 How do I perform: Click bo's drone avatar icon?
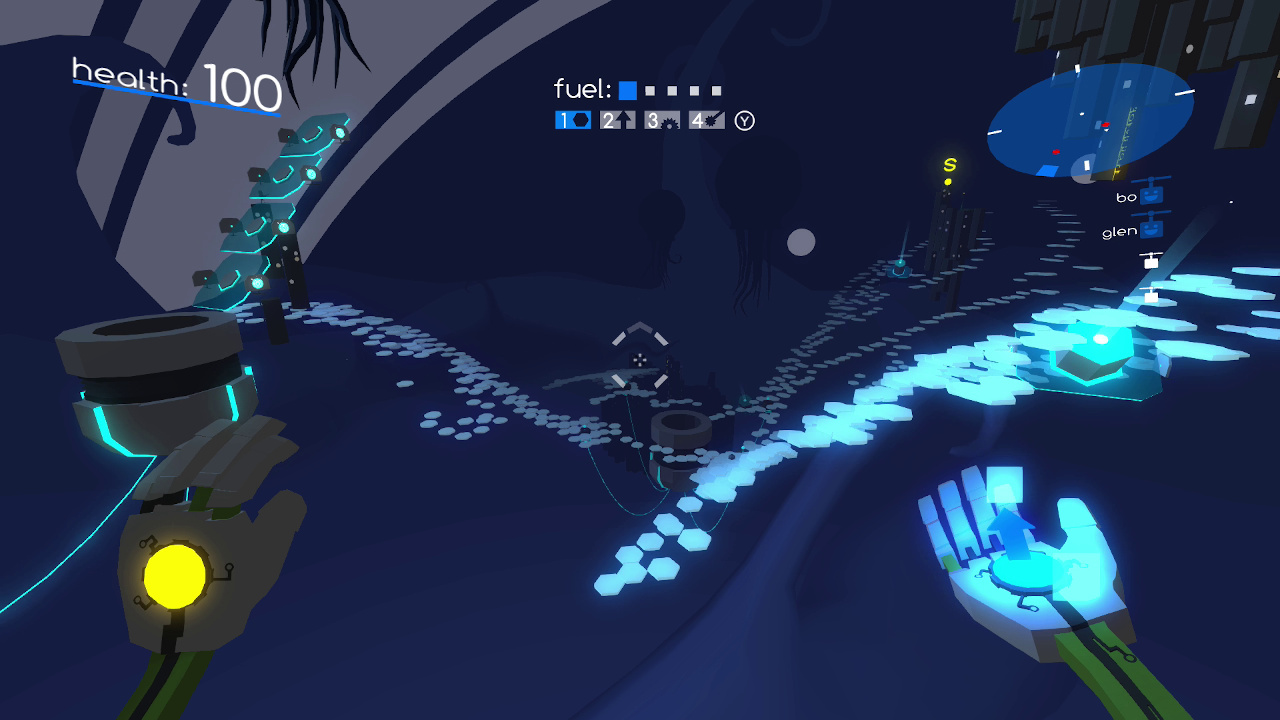pyautogui.click(x=1150, y=195)
